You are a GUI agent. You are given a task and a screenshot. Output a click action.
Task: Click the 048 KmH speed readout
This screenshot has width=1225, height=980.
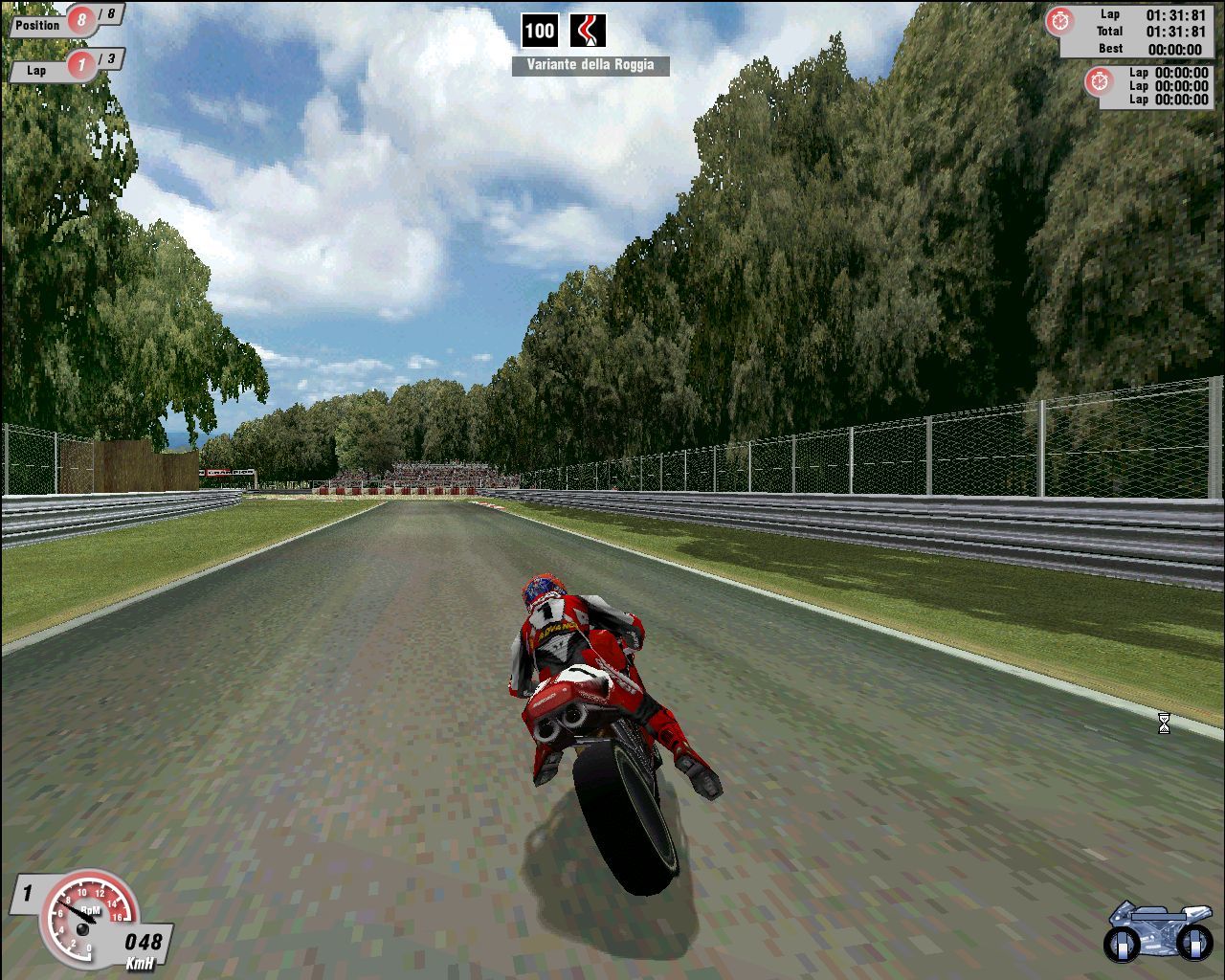(142, 940)
